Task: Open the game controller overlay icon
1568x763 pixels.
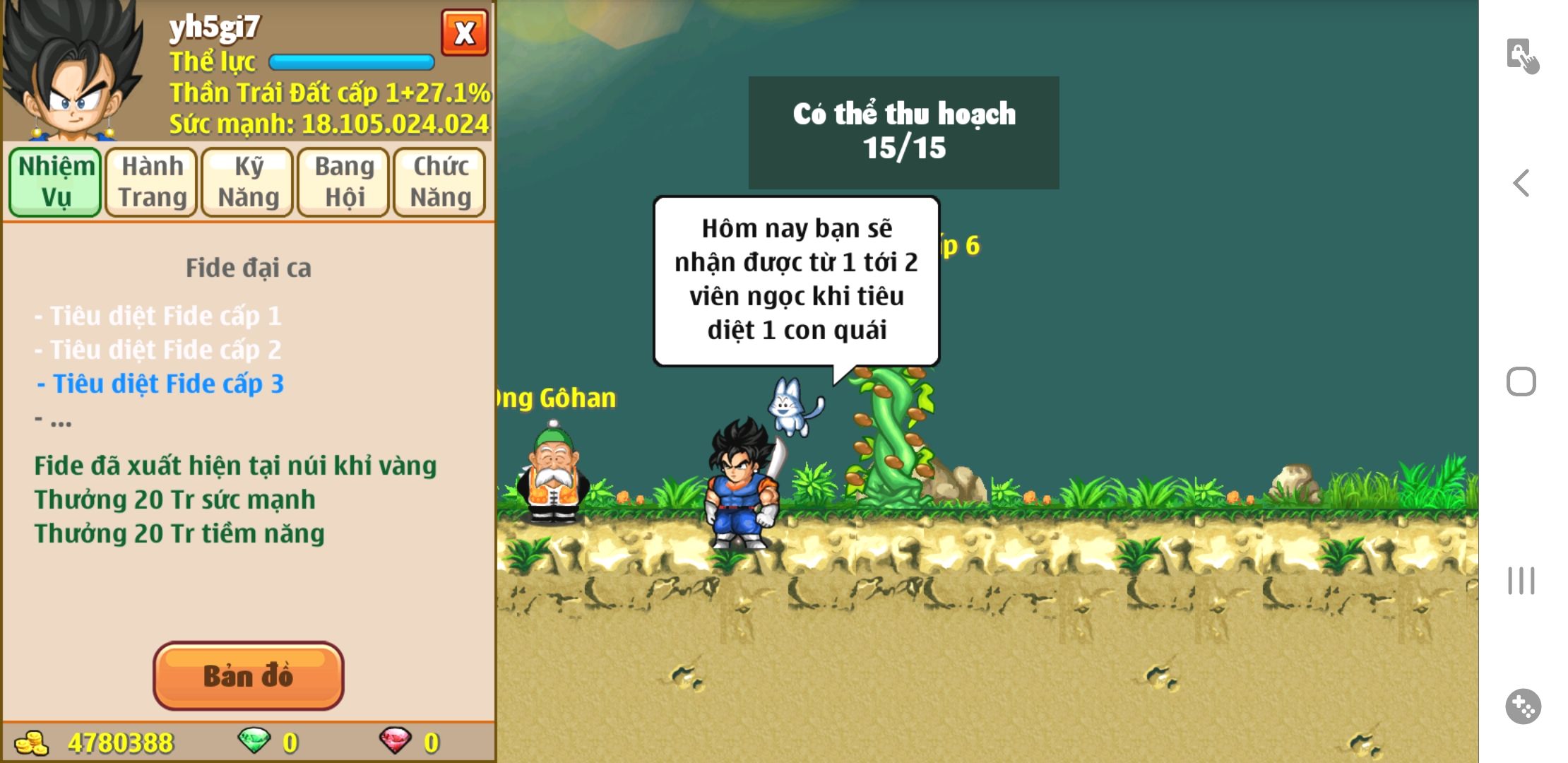Action: click(1523, 706)
